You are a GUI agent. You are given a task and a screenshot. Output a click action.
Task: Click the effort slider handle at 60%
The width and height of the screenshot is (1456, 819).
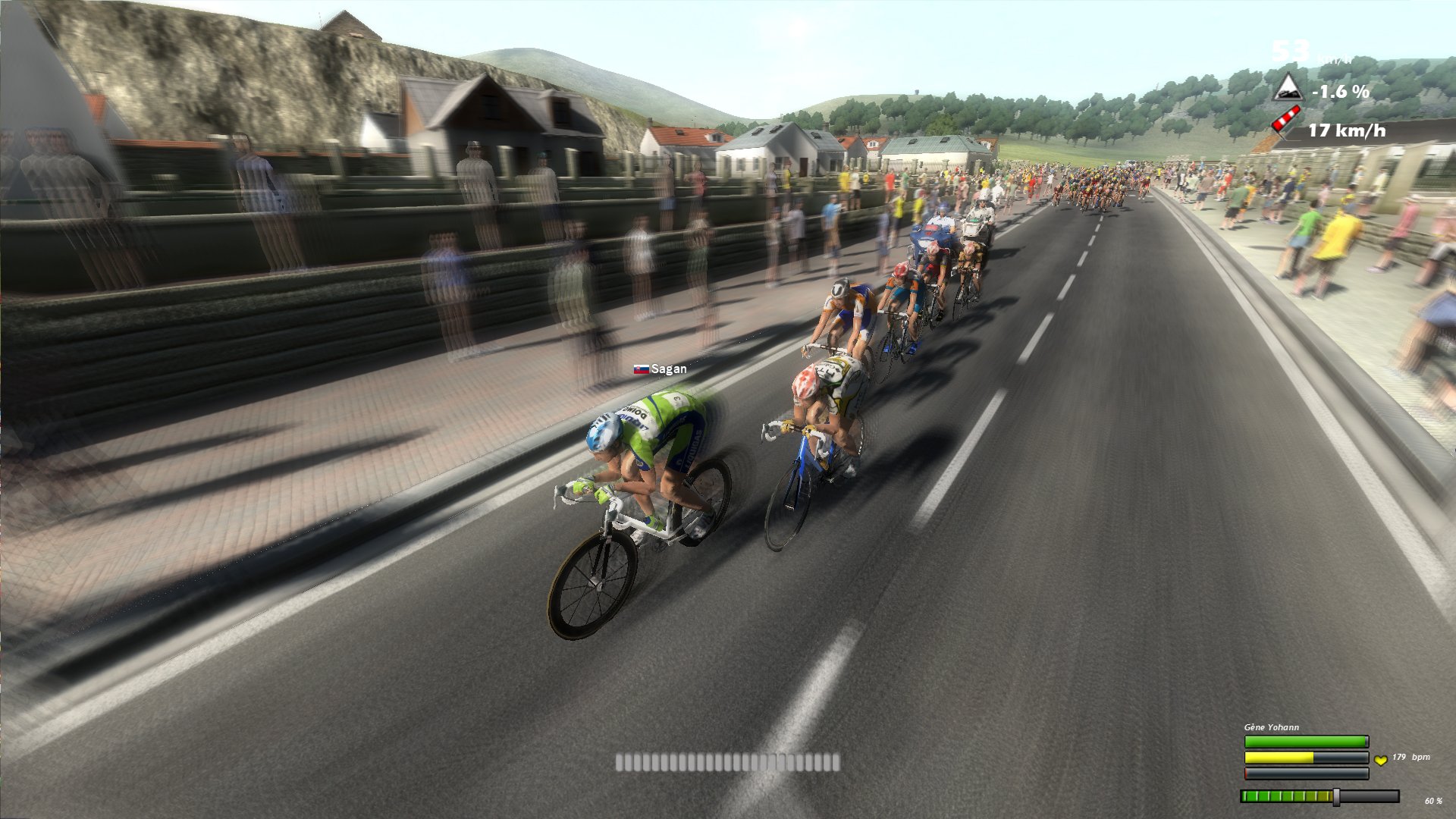point(1336,796)
